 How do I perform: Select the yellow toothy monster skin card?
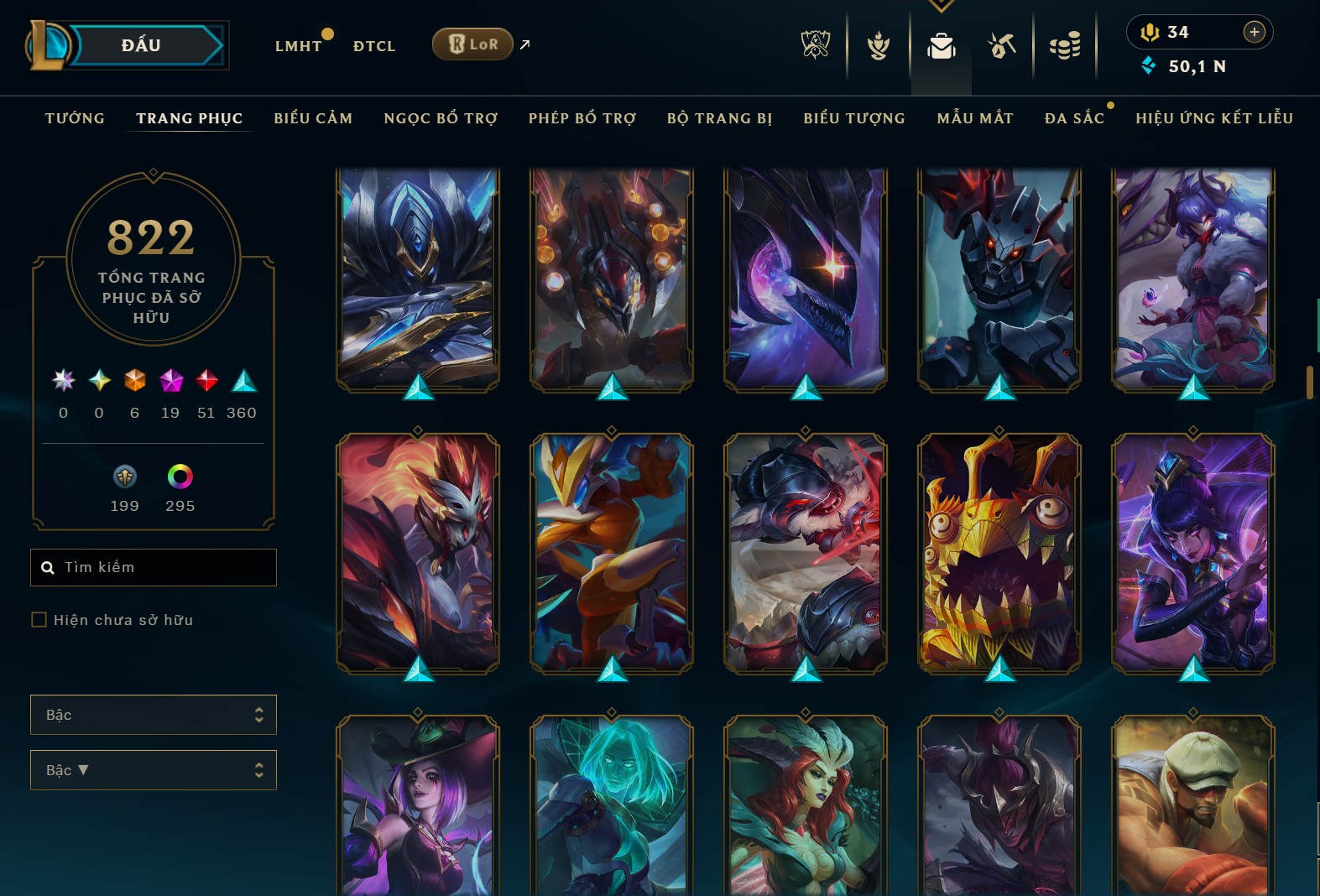coord(999,554)
